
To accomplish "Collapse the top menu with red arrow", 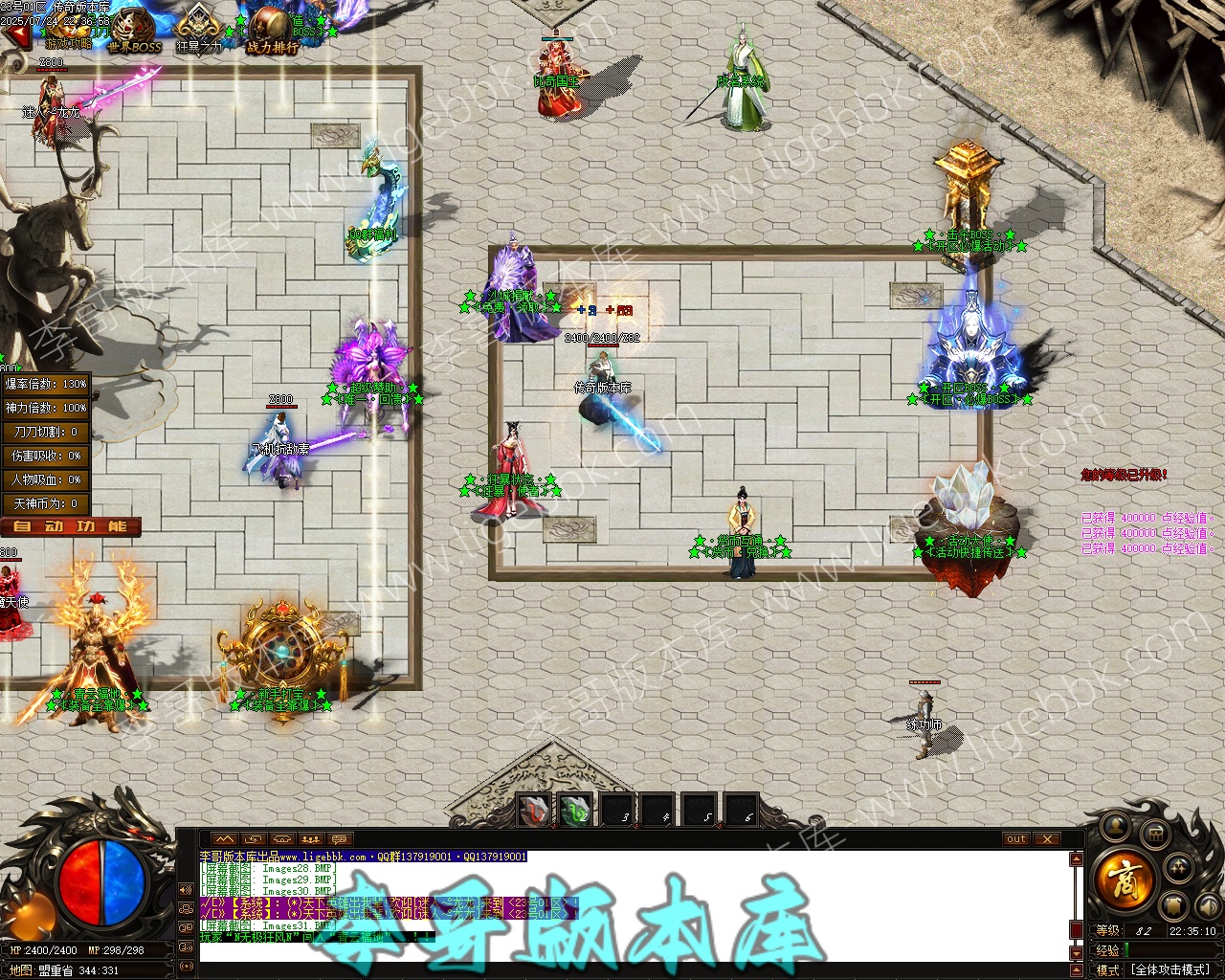I will tap(16, 35).
